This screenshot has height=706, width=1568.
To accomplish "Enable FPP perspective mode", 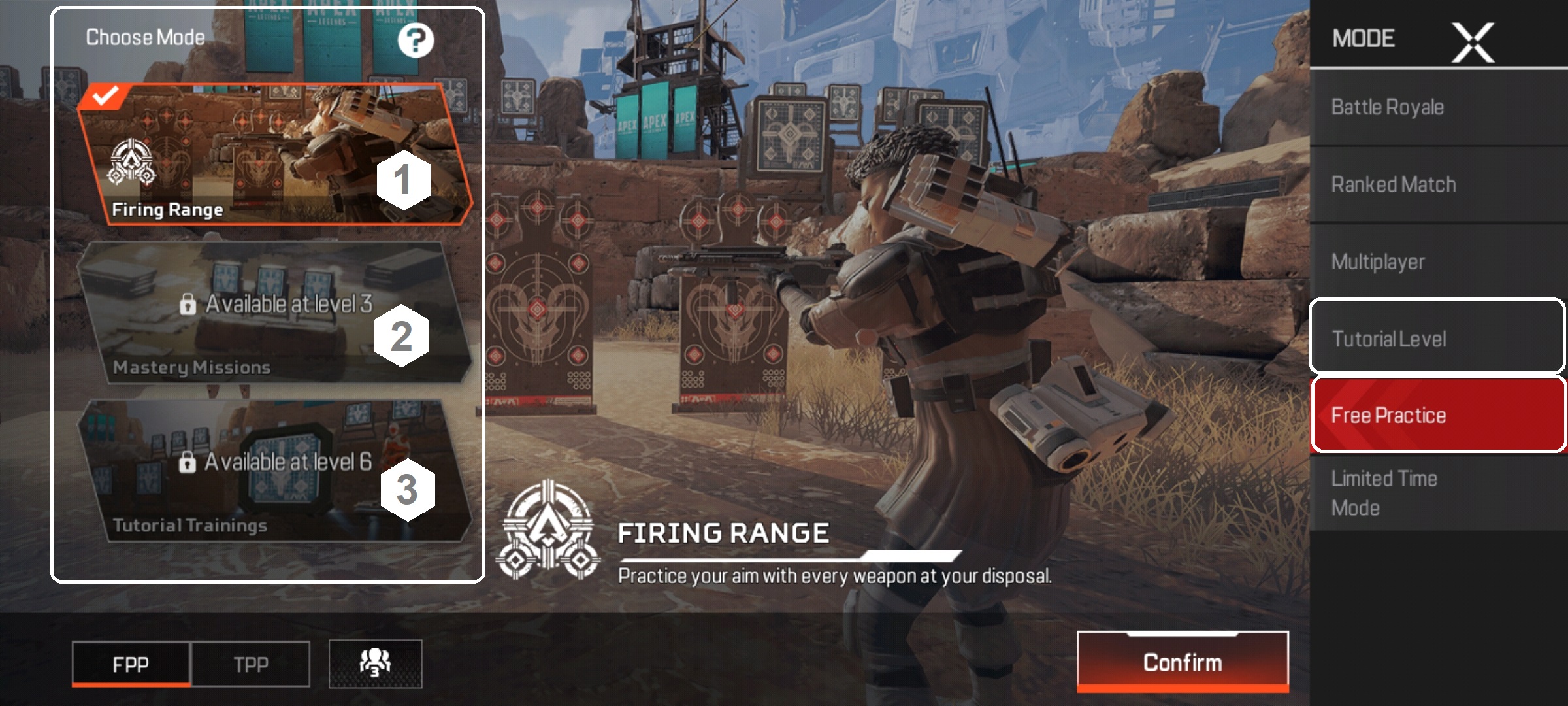I will (131, 662).
